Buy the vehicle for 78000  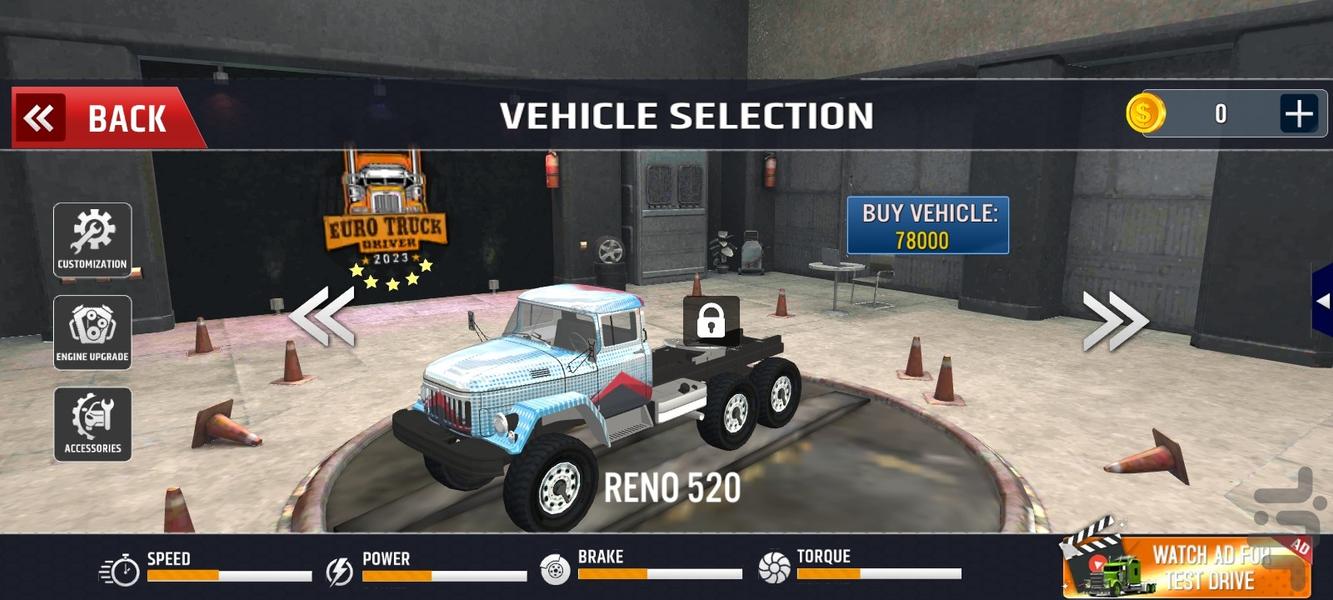(927, 226)
